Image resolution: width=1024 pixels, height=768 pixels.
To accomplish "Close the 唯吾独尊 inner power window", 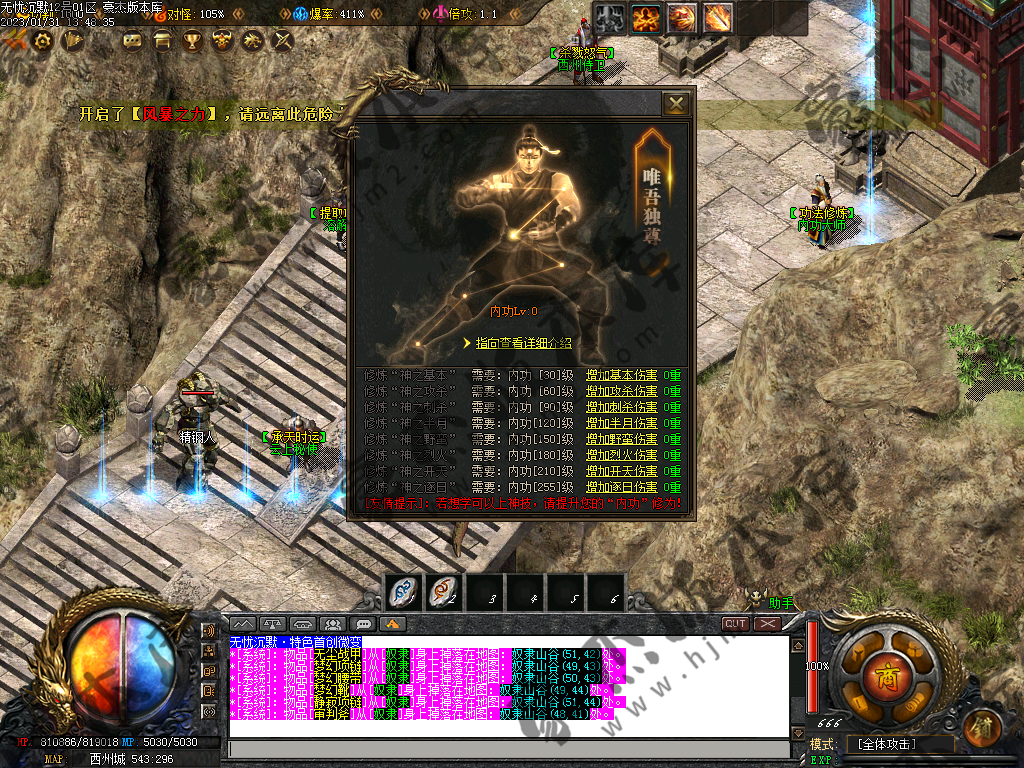I will click(x=677, y=104).
